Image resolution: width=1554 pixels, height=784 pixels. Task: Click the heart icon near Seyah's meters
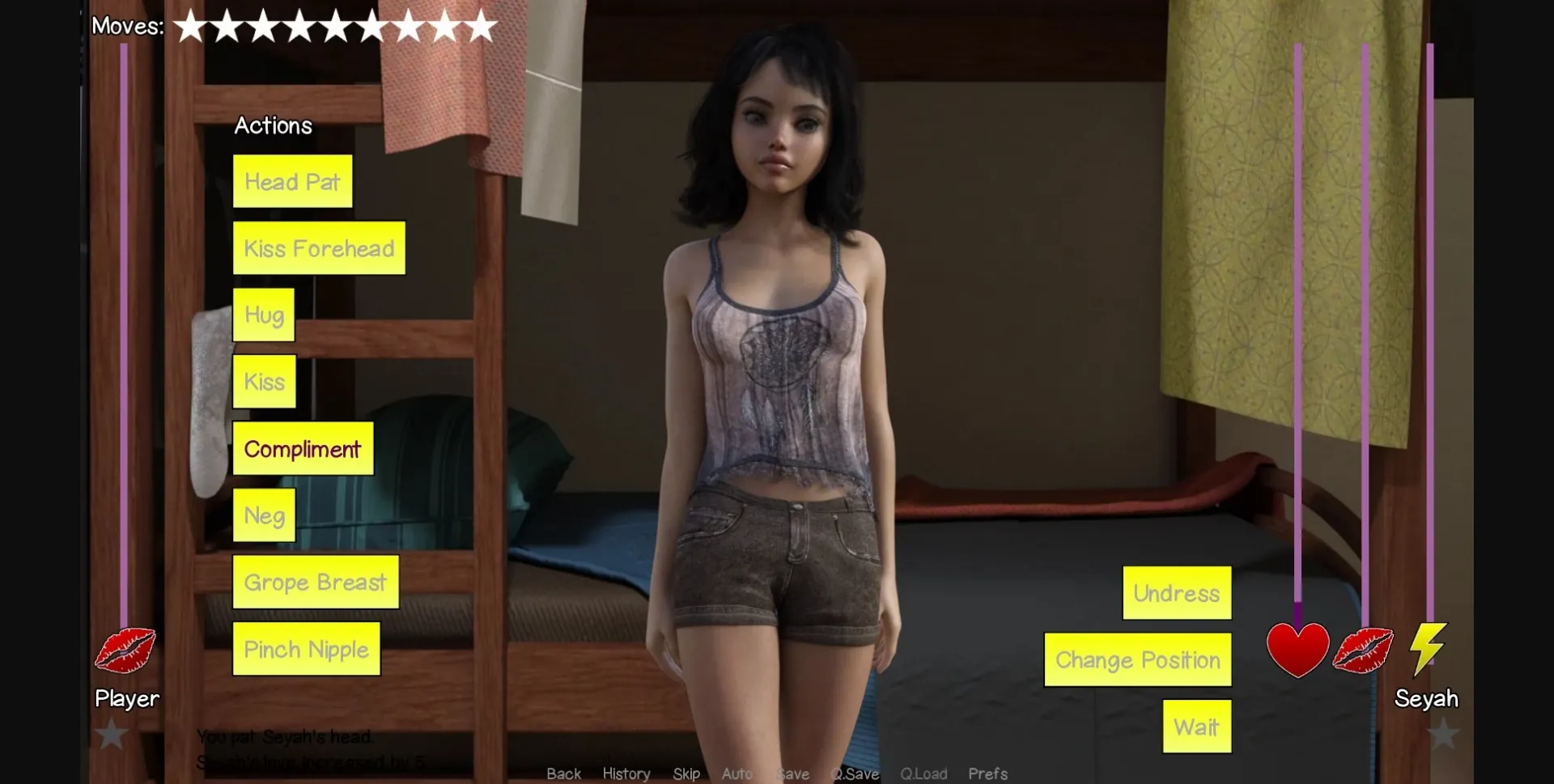[1297, 650]
